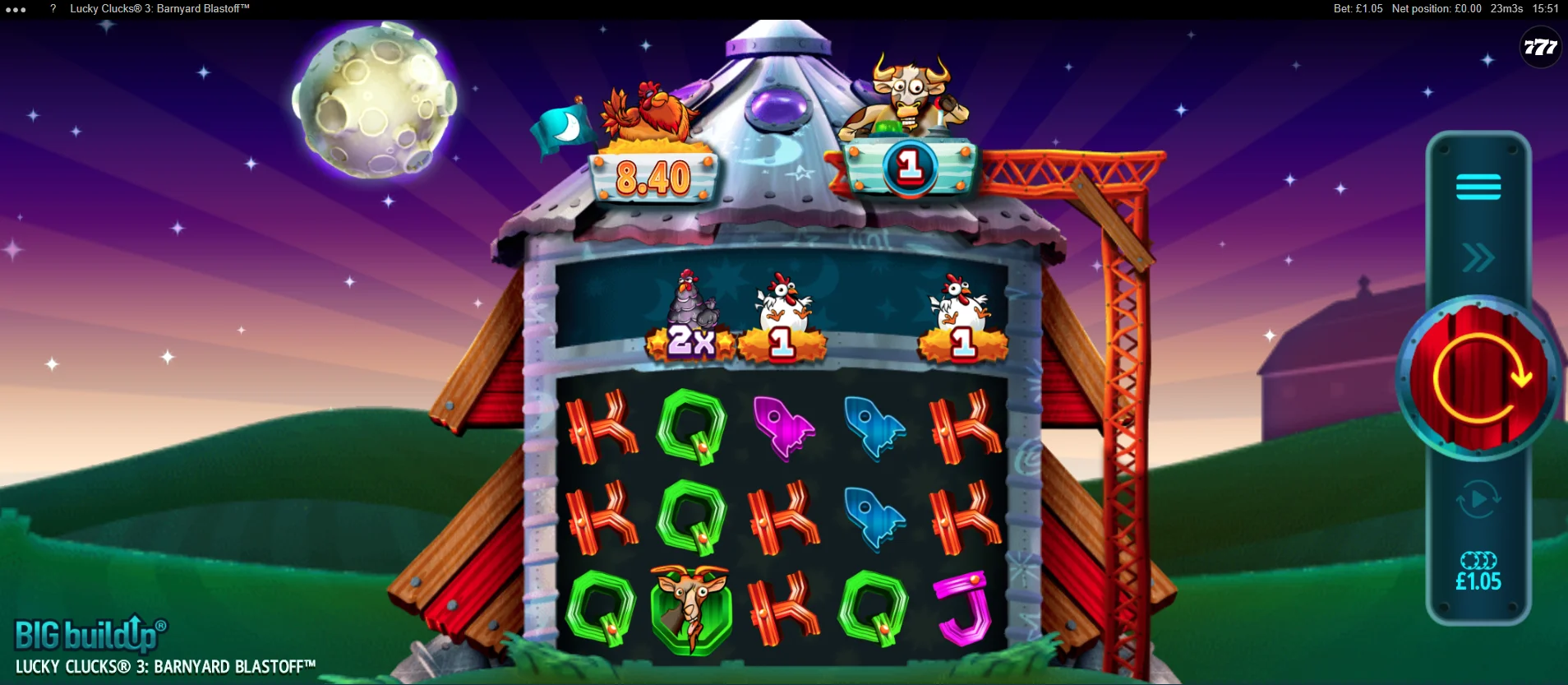The width and height of the screenshot is (1568, 685).
Task: Click the 777 casino logo top right
Action: tap(1540, 48)
